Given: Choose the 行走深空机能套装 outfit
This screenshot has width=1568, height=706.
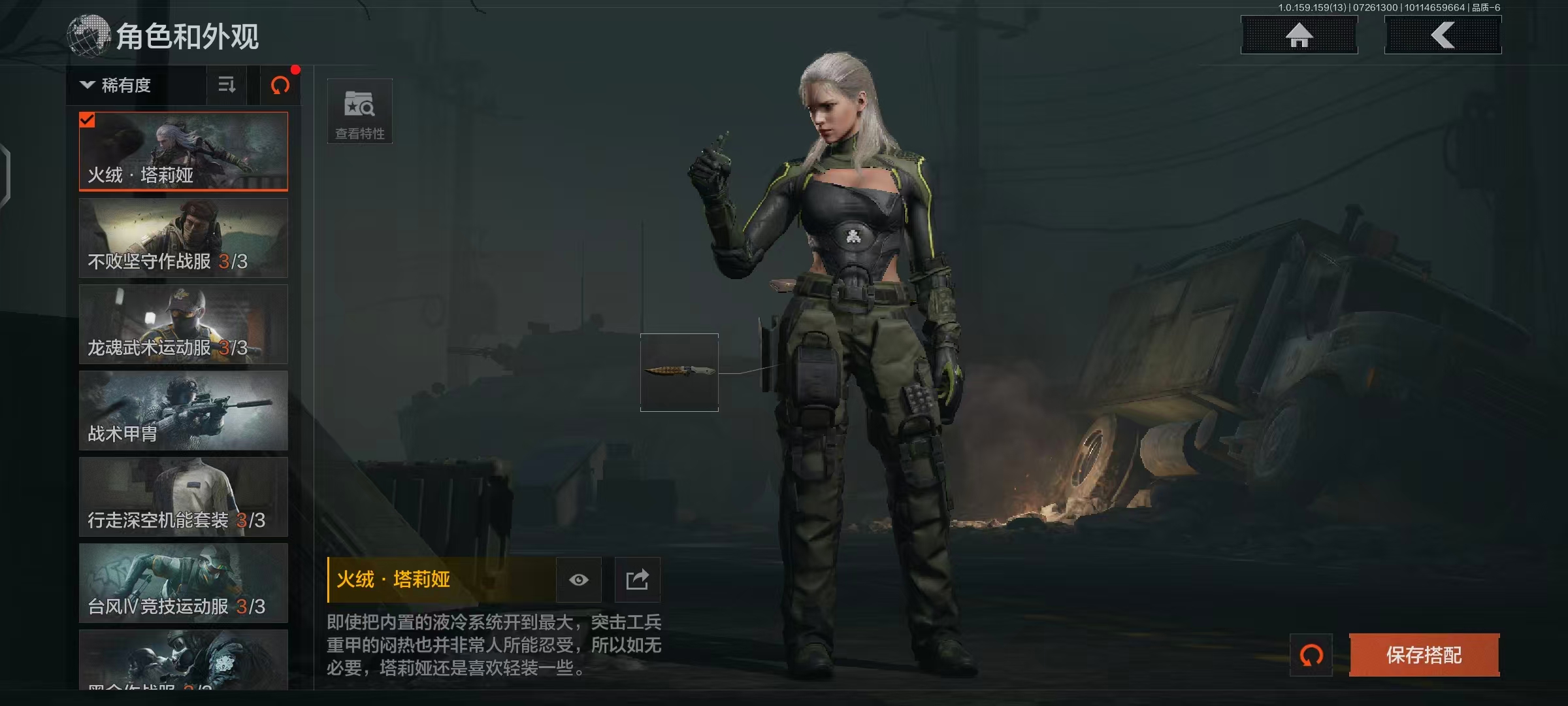Looking at the screenshot, I should click(184, 497).
